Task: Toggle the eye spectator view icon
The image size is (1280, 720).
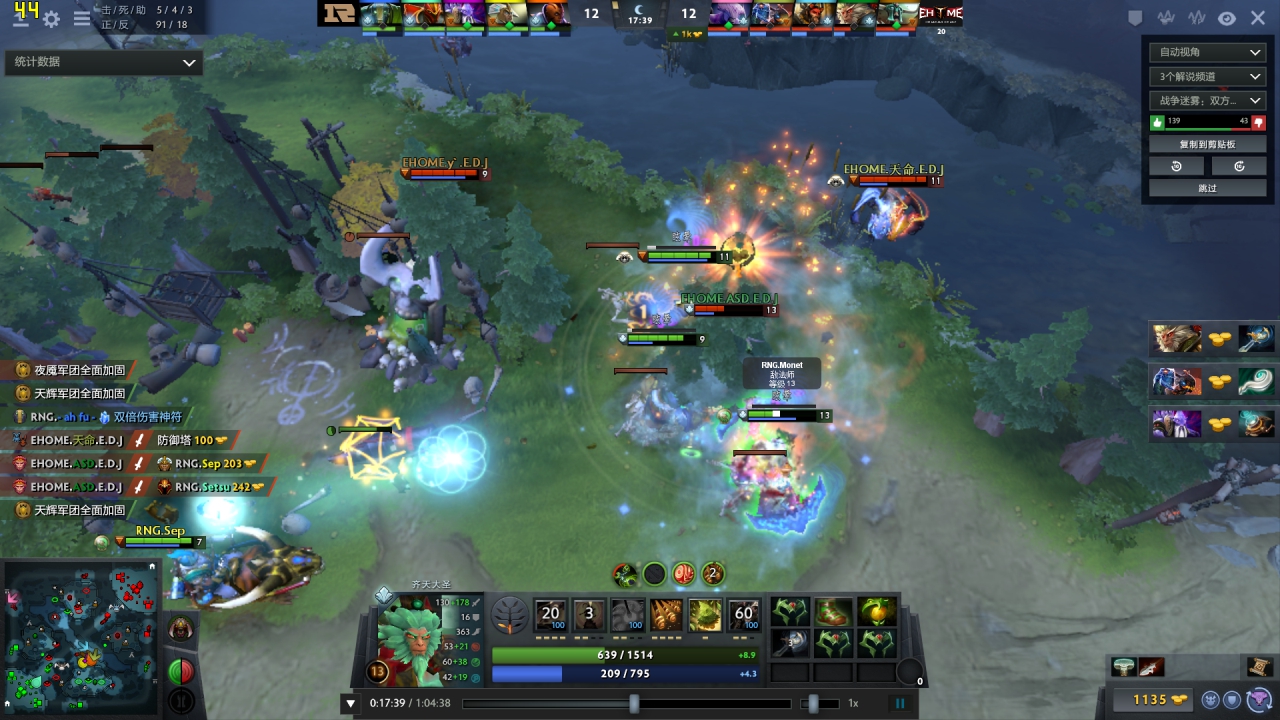Action: [x=1226, y=18]
